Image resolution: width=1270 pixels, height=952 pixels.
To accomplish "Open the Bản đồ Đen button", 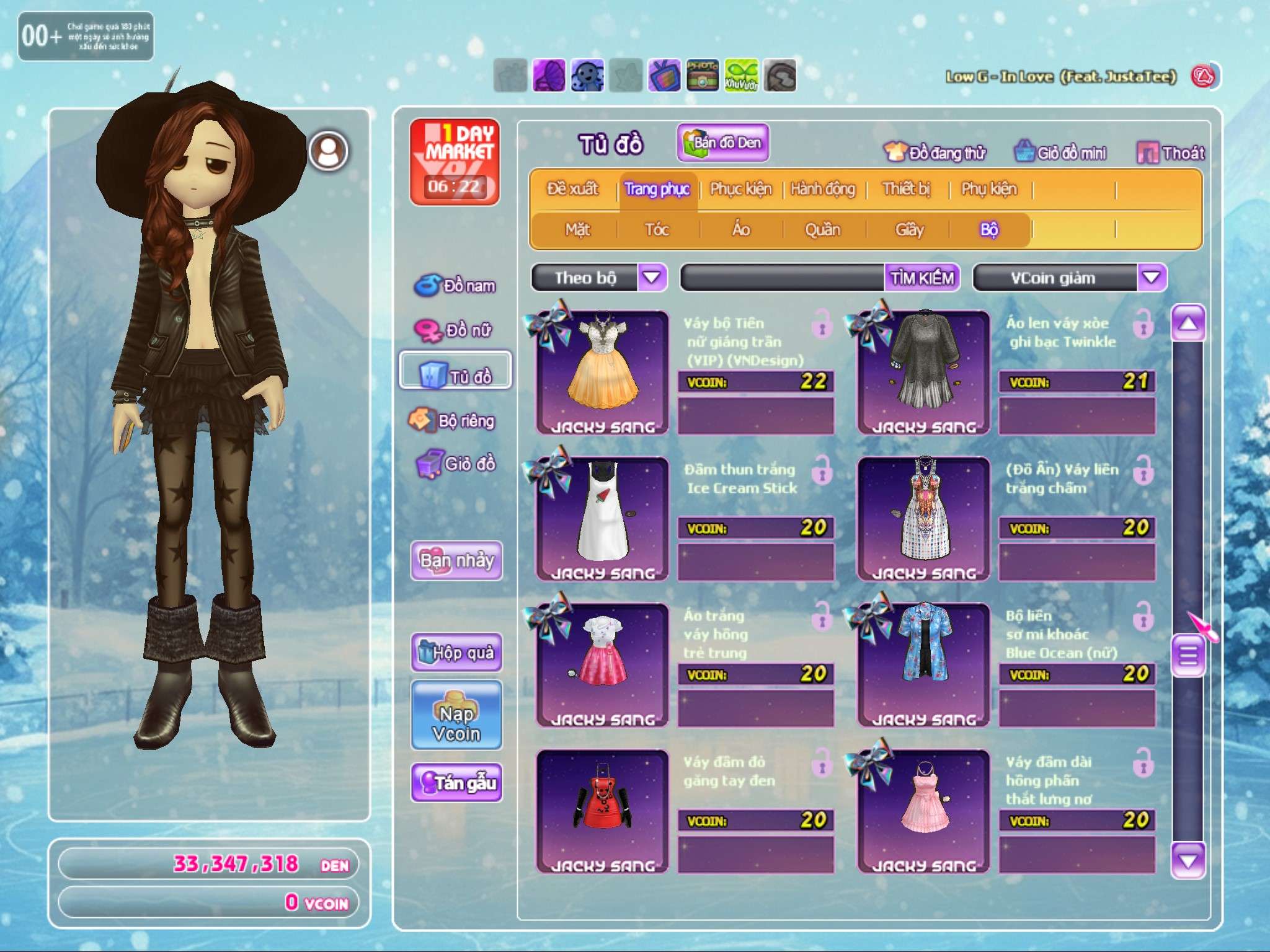I will [723, 143].
